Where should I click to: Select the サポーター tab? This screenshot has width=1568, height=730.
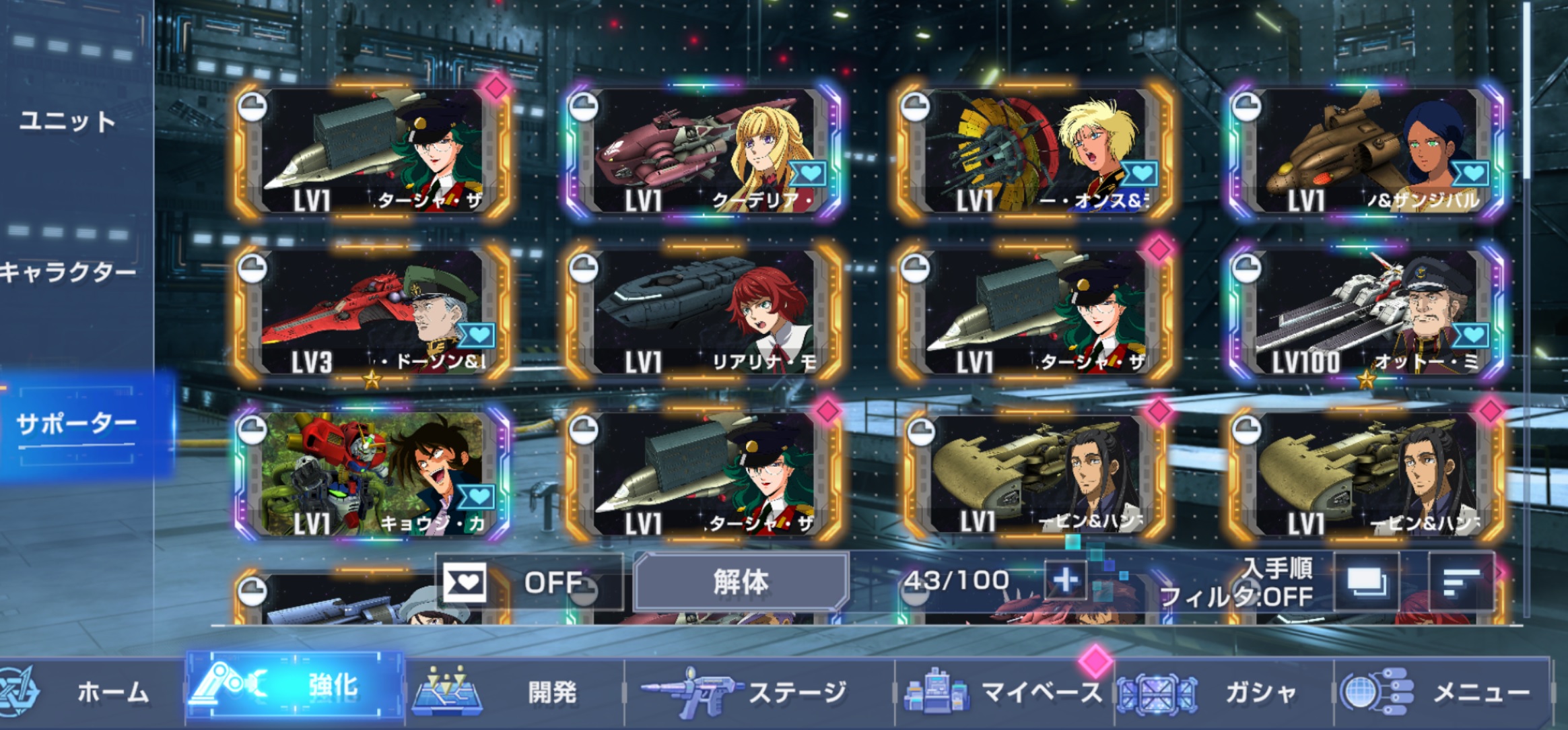point(77,424)
